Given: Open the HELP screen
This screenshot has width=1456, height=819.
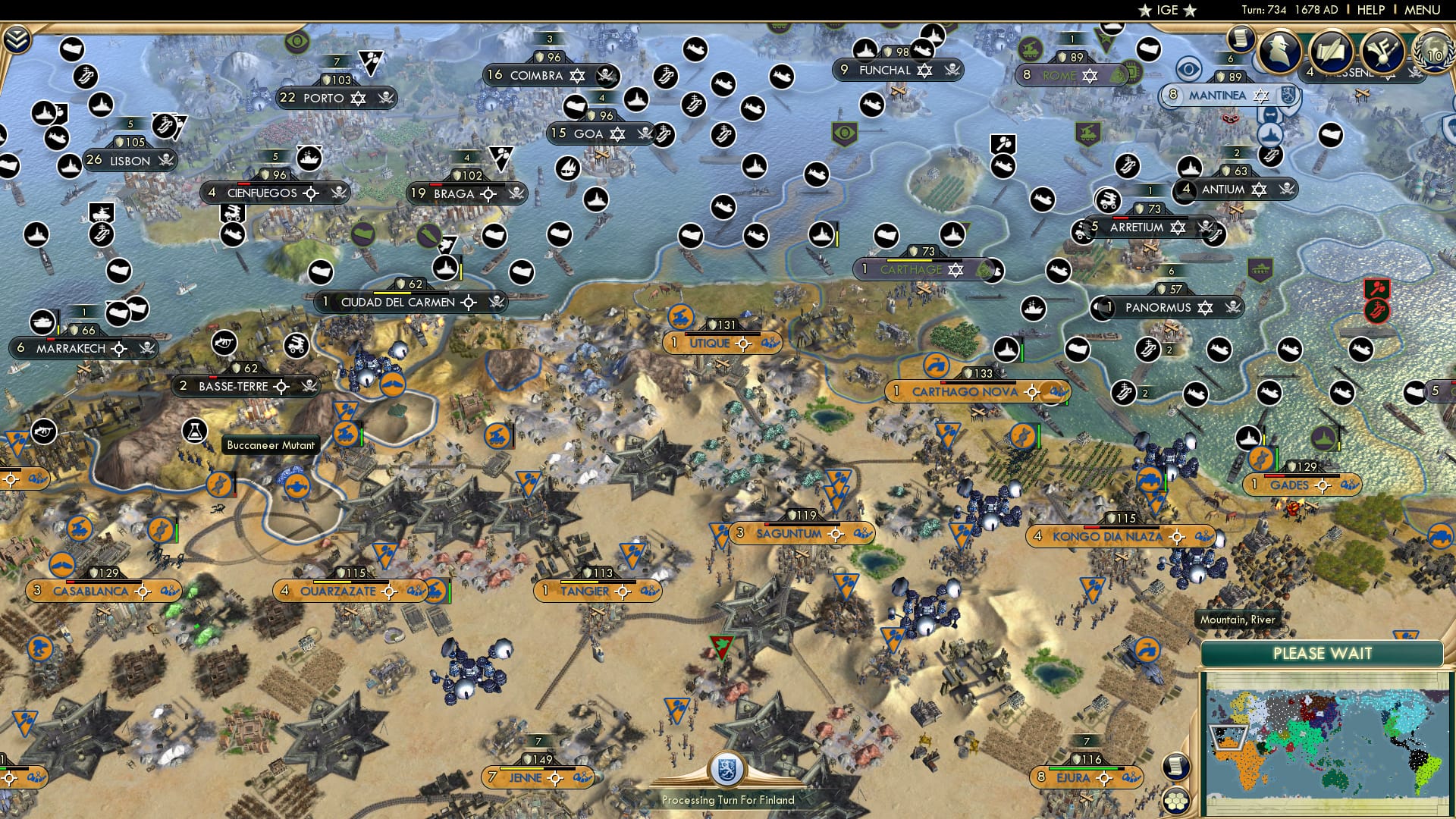Looking at the screenshot, I should [1370, 10].
